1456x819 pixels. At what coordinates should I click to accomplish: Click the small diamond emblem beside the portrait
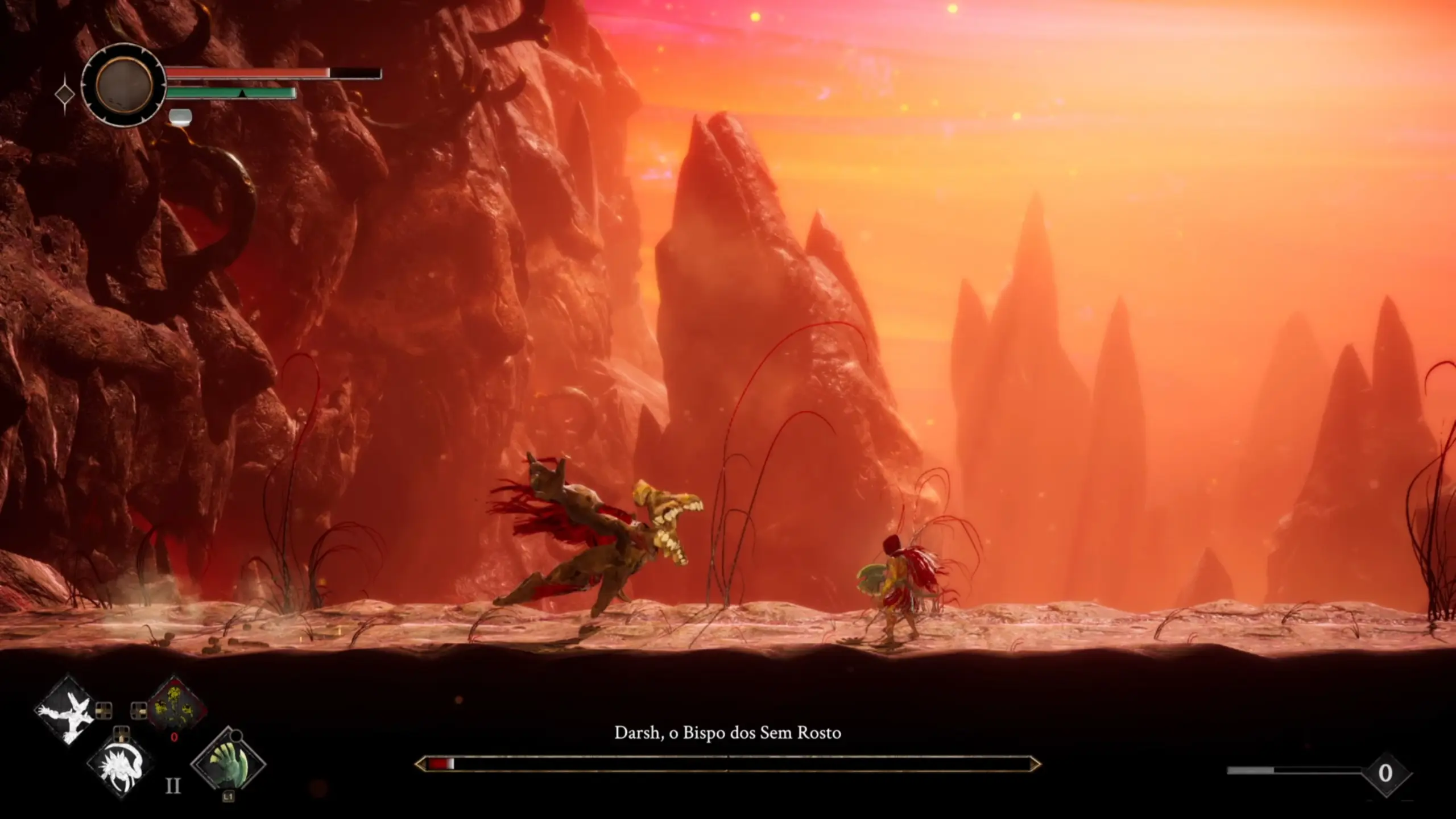(x=65, y=94)
